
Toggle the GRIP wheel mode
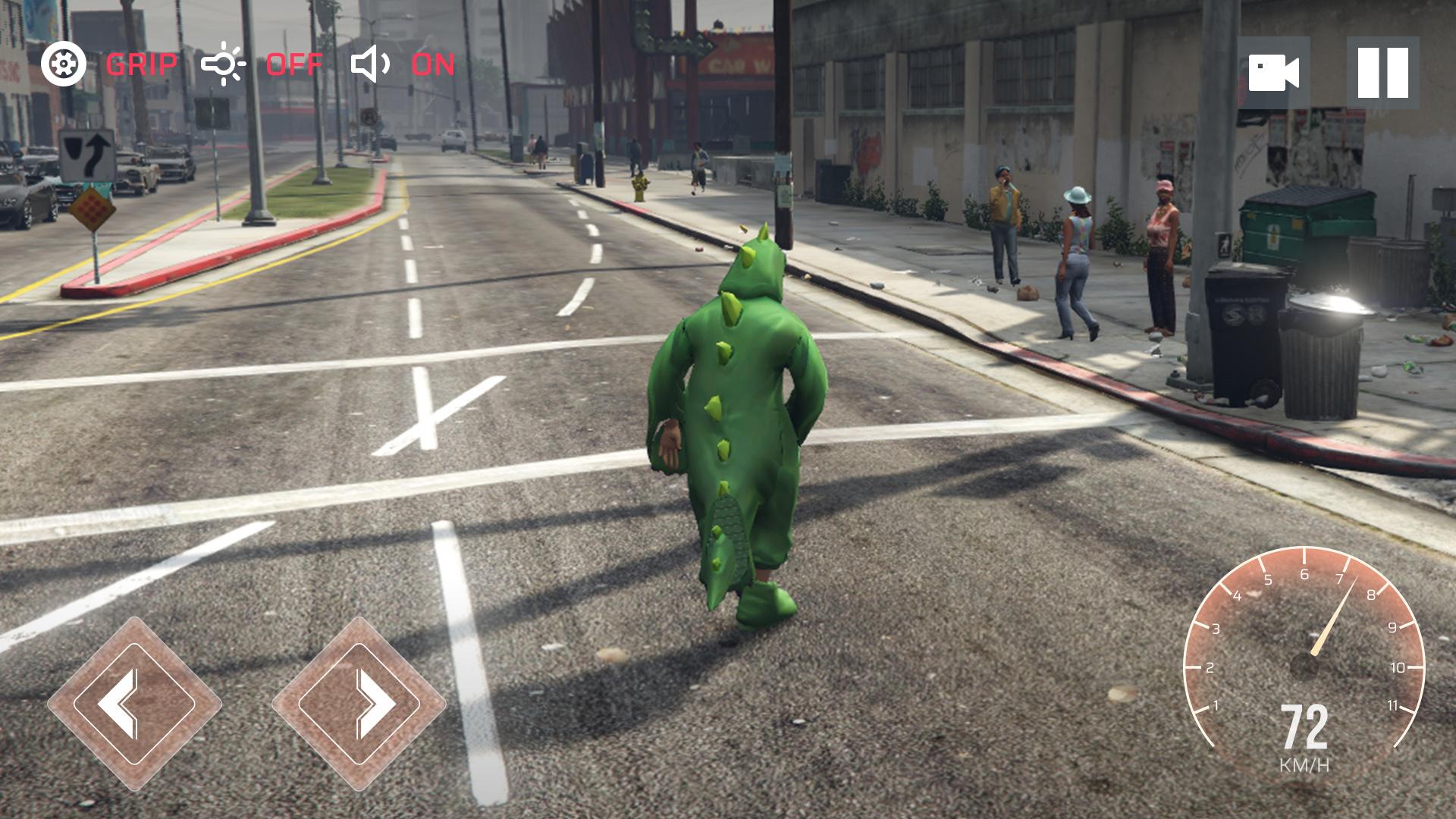[108, 64]
